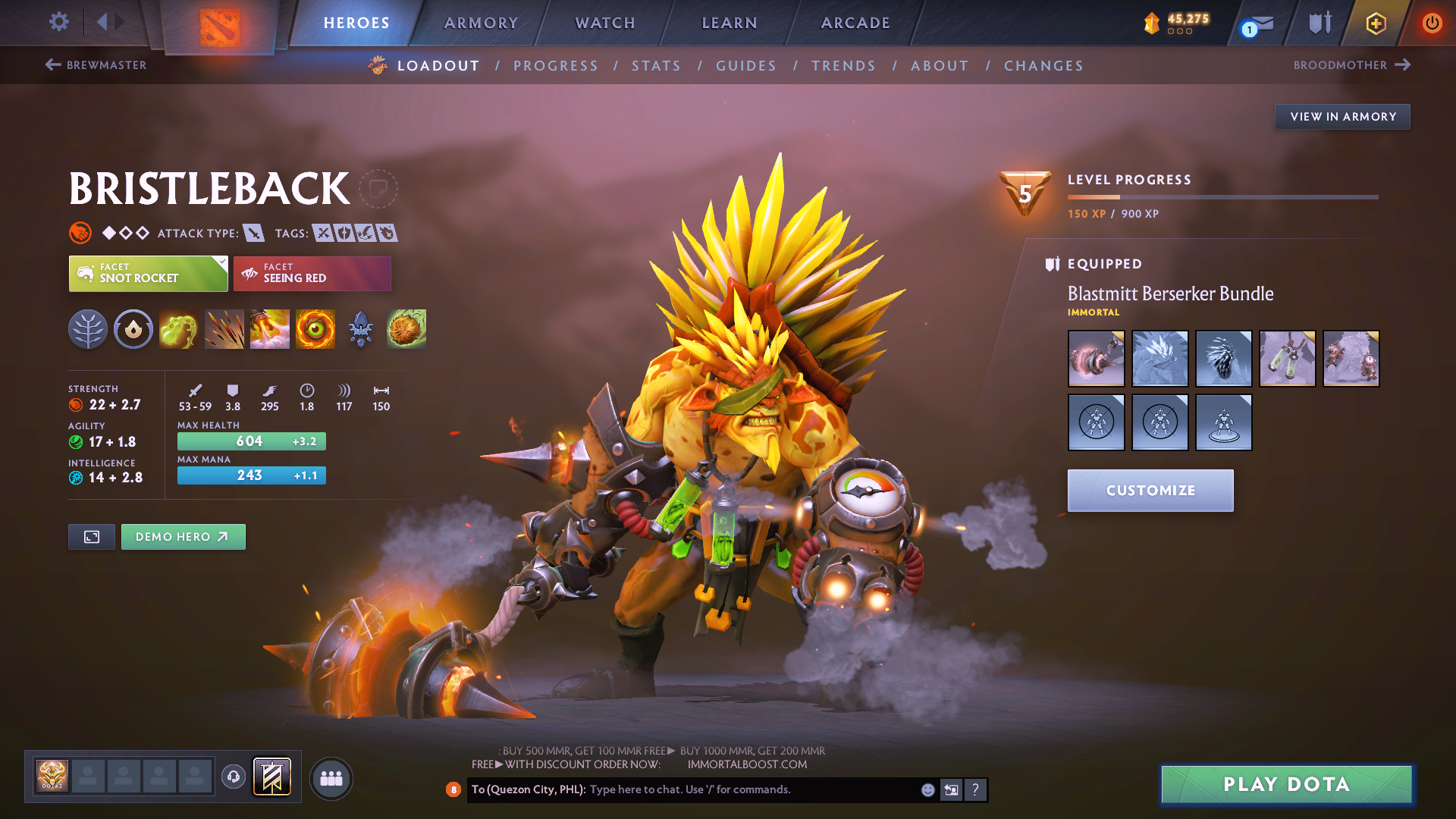Switch to the Armory tab
This screenshot has width=1456, height=819.
pyautogui.click(x=481, y=23)
